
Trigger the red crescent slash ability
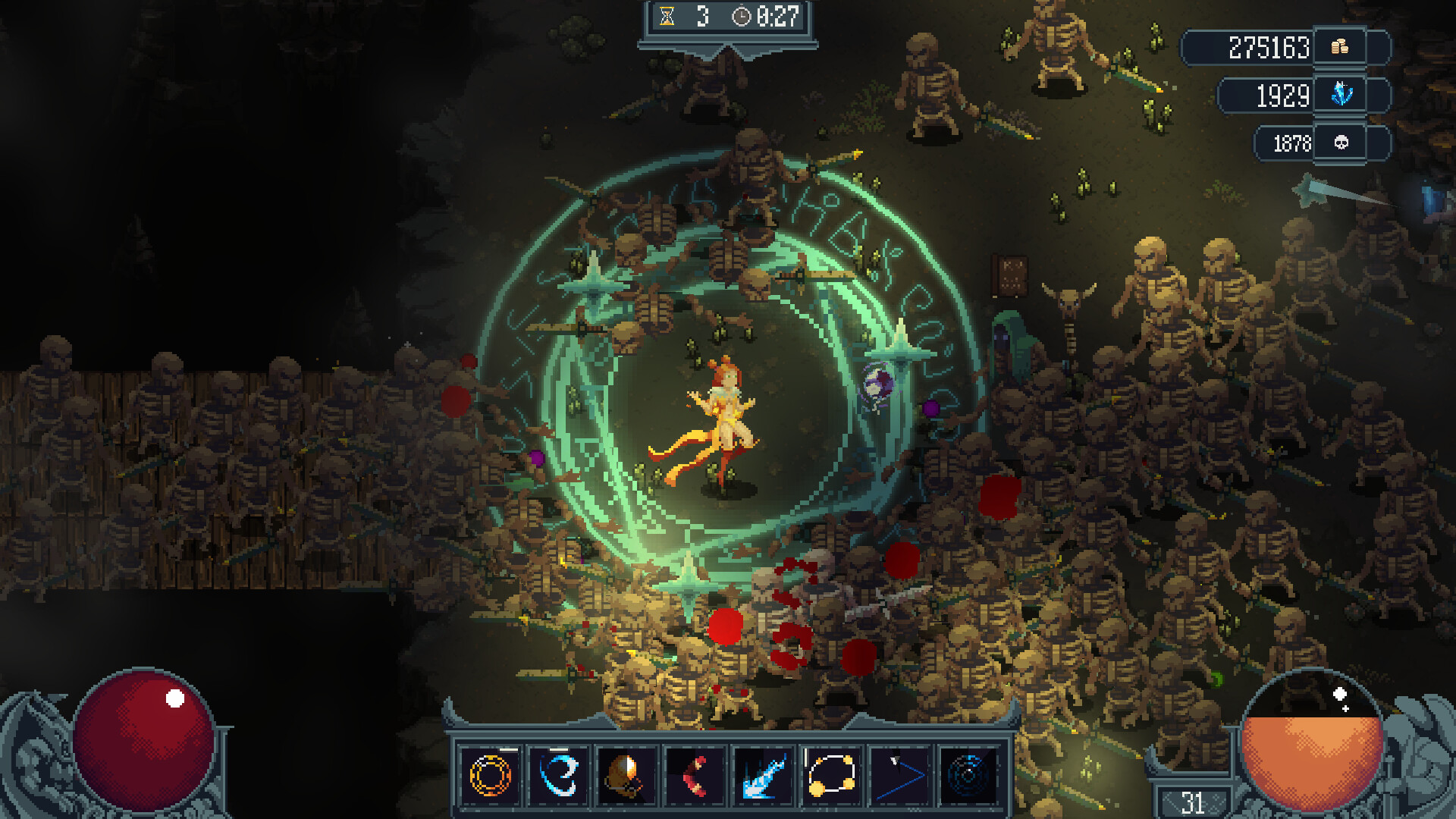[x=695, y=776]
